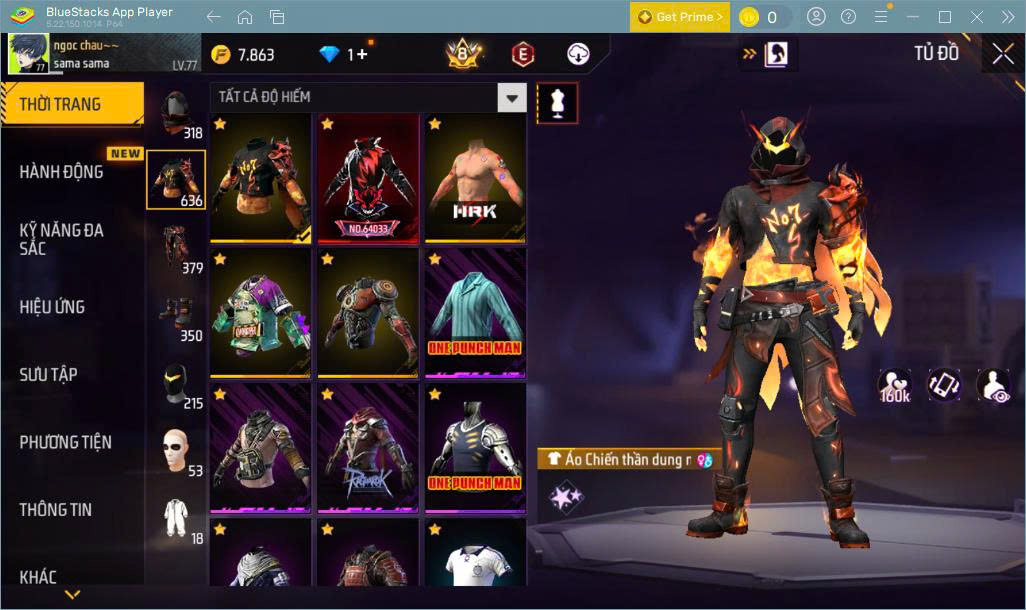Pick the teal One Punch Man pajama top
The width and height of the screenshot is (1026, 610).
click(x=475, y=313)
